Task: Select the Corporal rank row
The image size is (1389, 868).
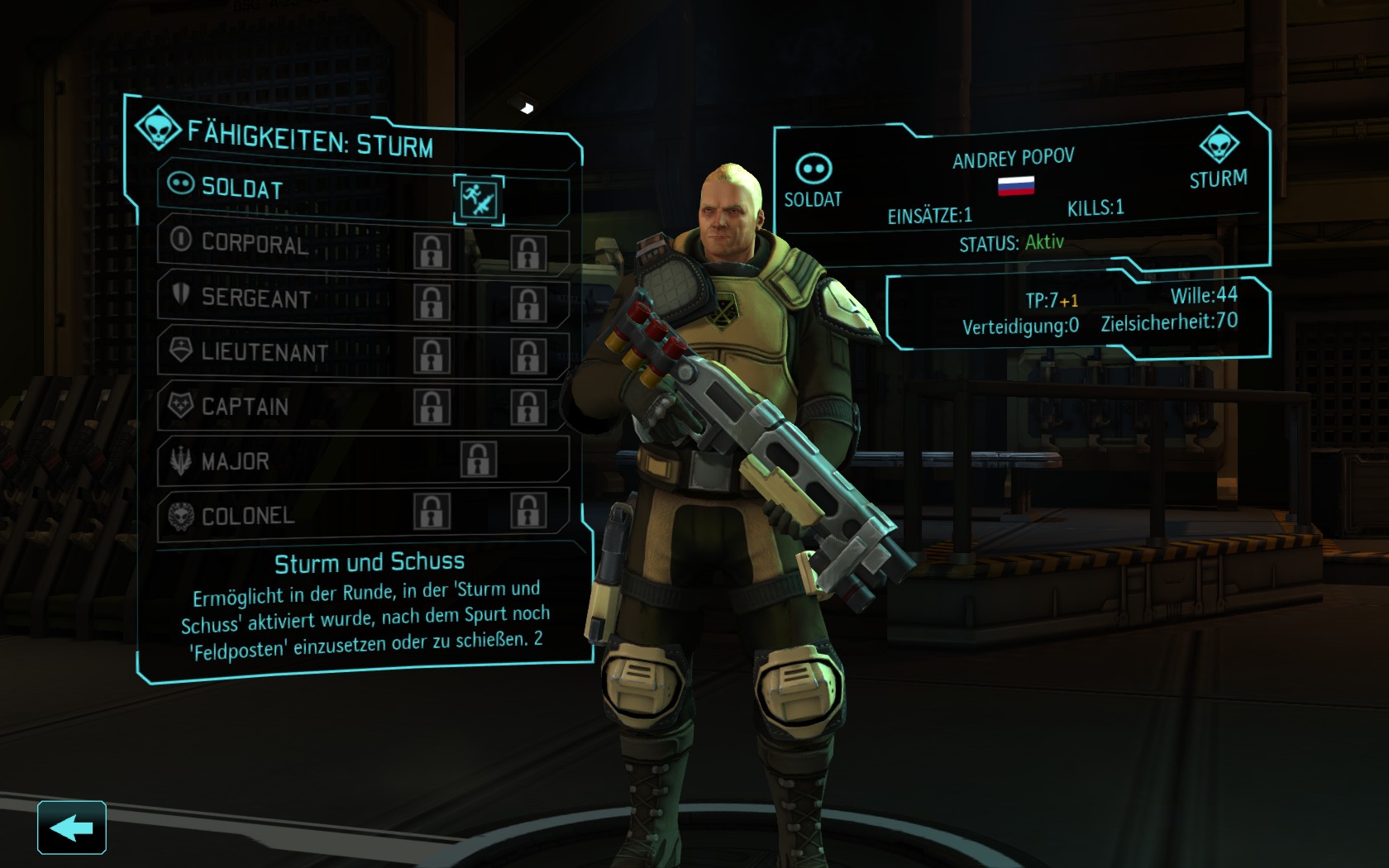Action: (x=255, y=243)
